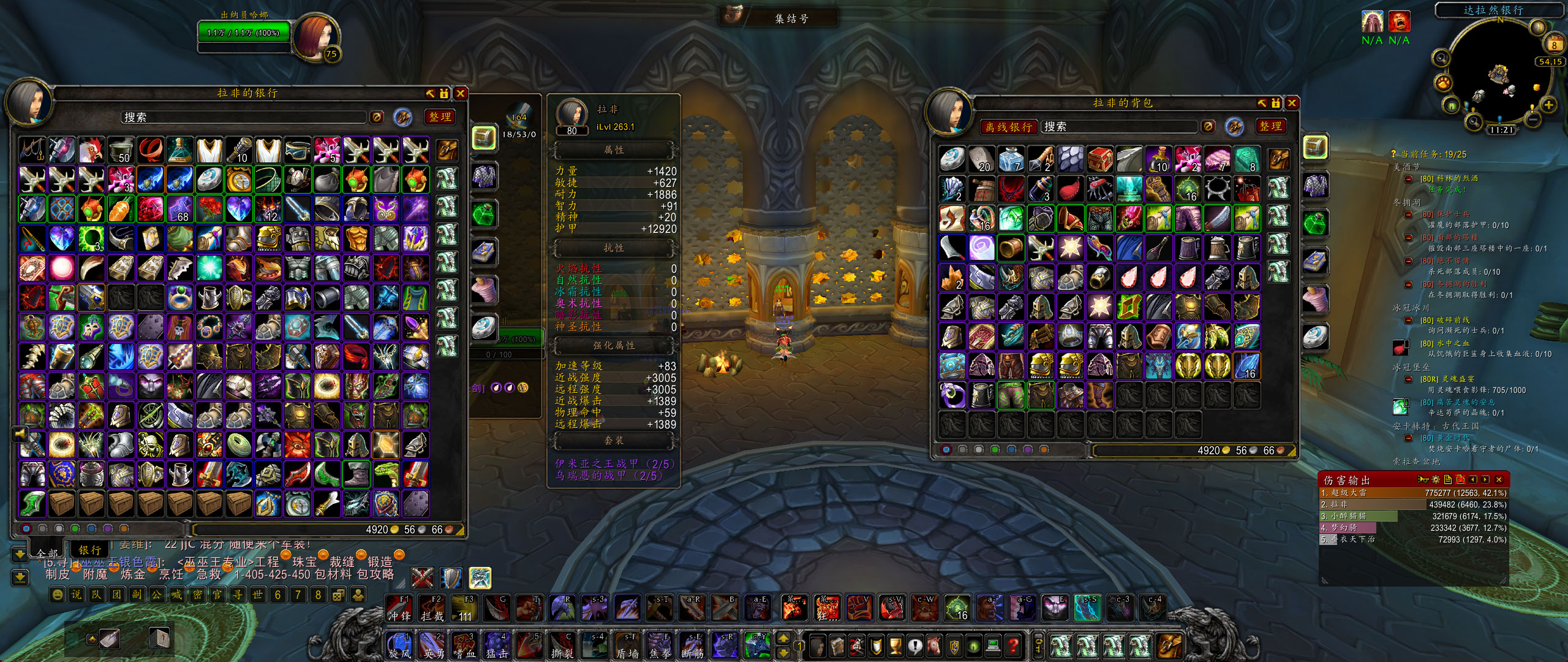Select the treasure chest bag tab beside backpack

click(x=1314, y=147)
